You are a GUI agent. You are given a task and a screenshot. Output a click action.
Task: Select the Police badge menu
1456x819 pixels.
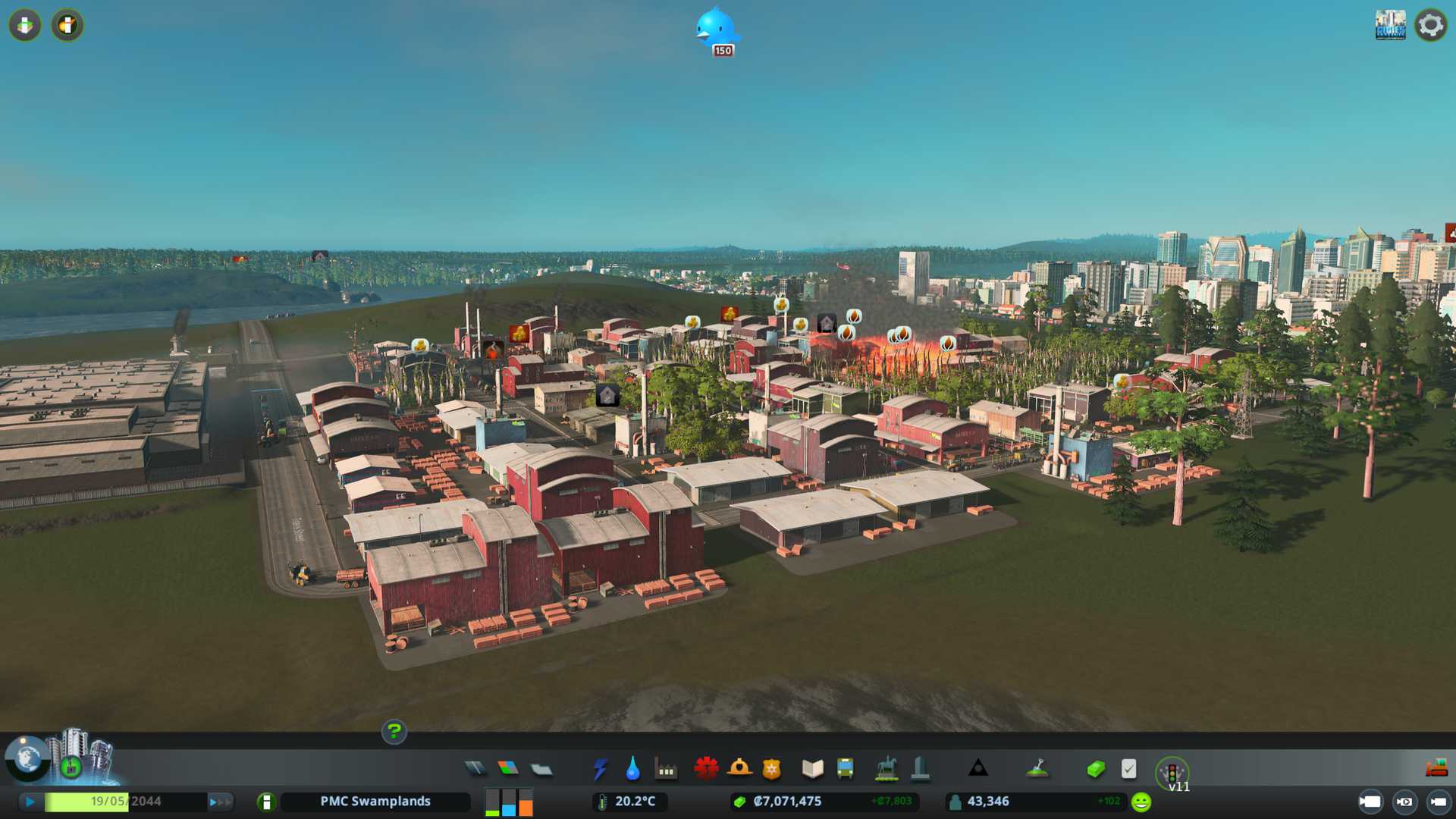pos(771,769)
